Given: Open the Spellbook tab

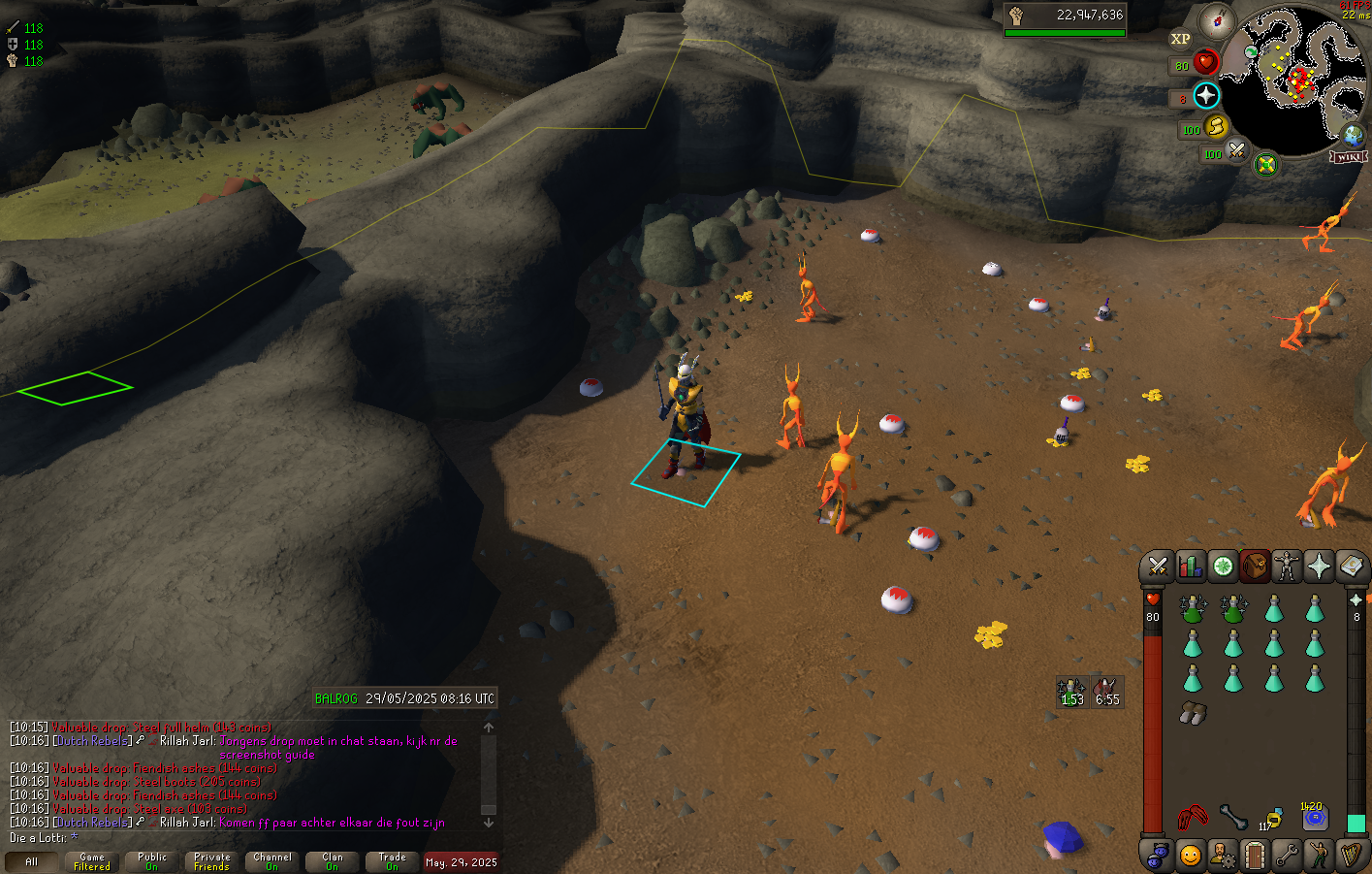Looking at the screenshot, I should (x=1352, y=566).
